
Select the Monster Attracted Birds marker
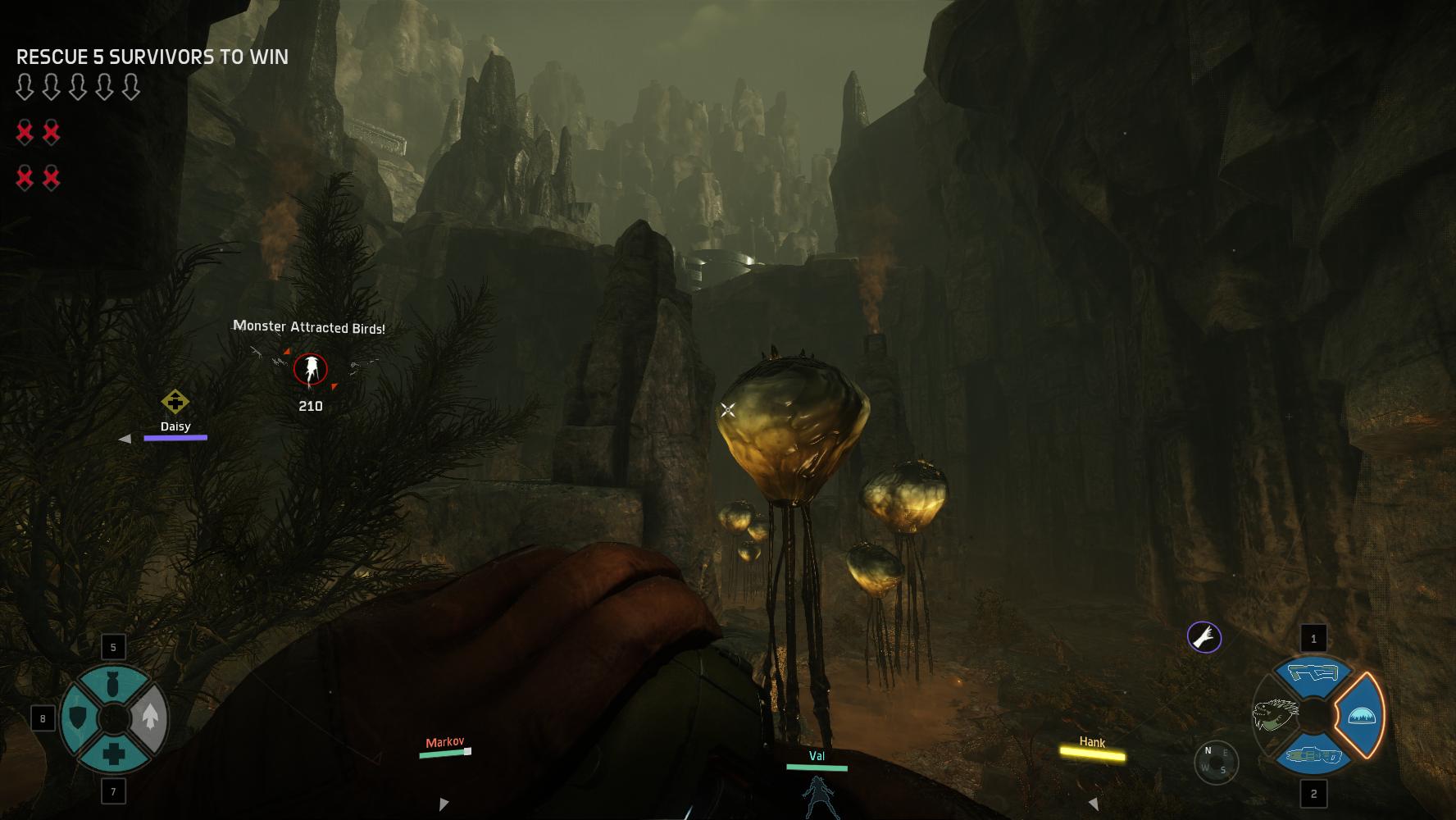pyautogui.click(x=310, y=370)
